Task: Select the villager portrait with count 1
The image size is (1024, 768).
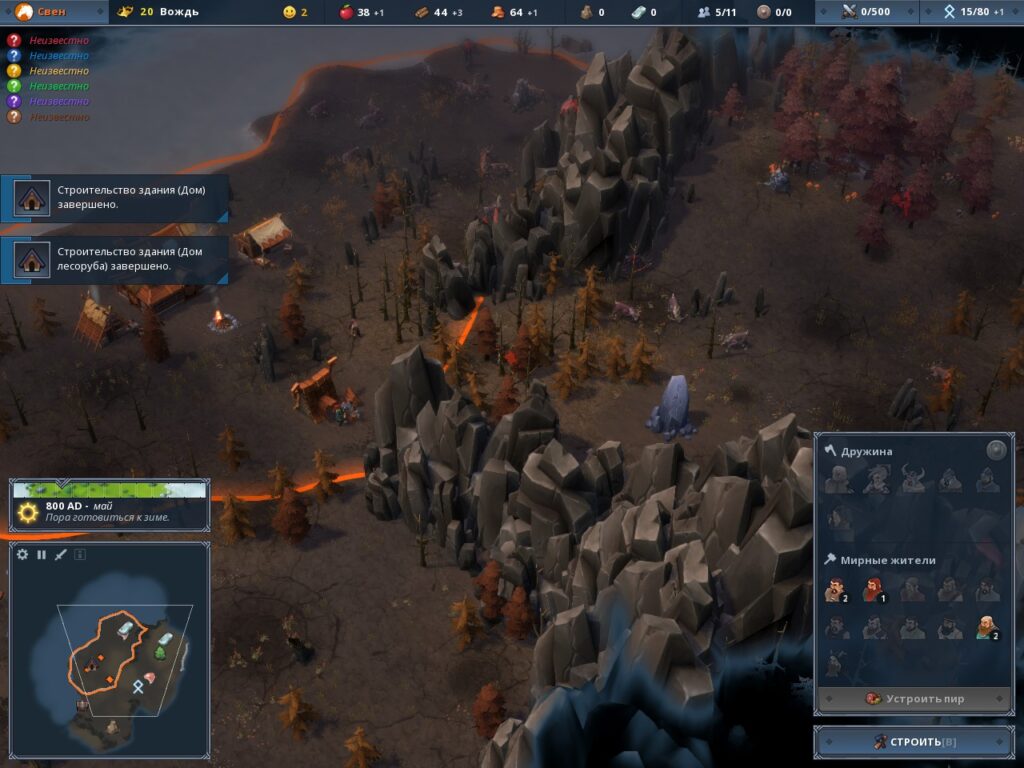Action: pos(874,589)
